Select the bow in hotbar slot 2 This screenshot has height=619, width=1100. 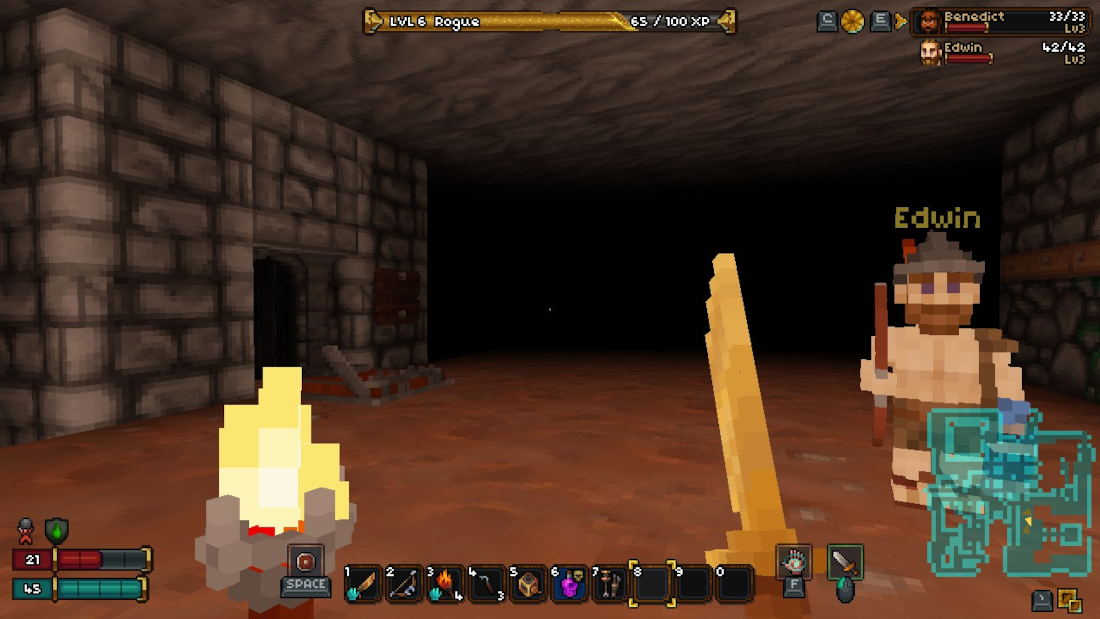tap(404, 584)
